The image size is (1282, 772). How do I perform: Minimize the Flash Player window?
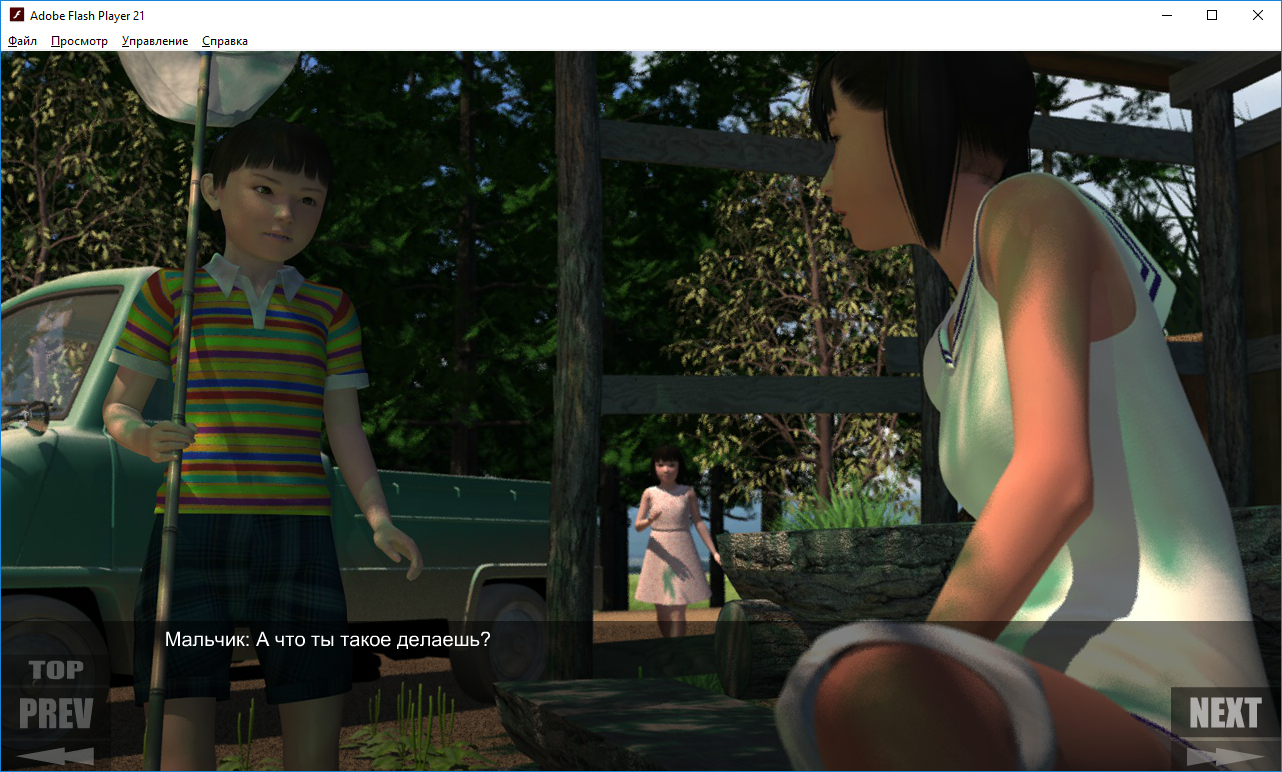(x=1166, y=15)
